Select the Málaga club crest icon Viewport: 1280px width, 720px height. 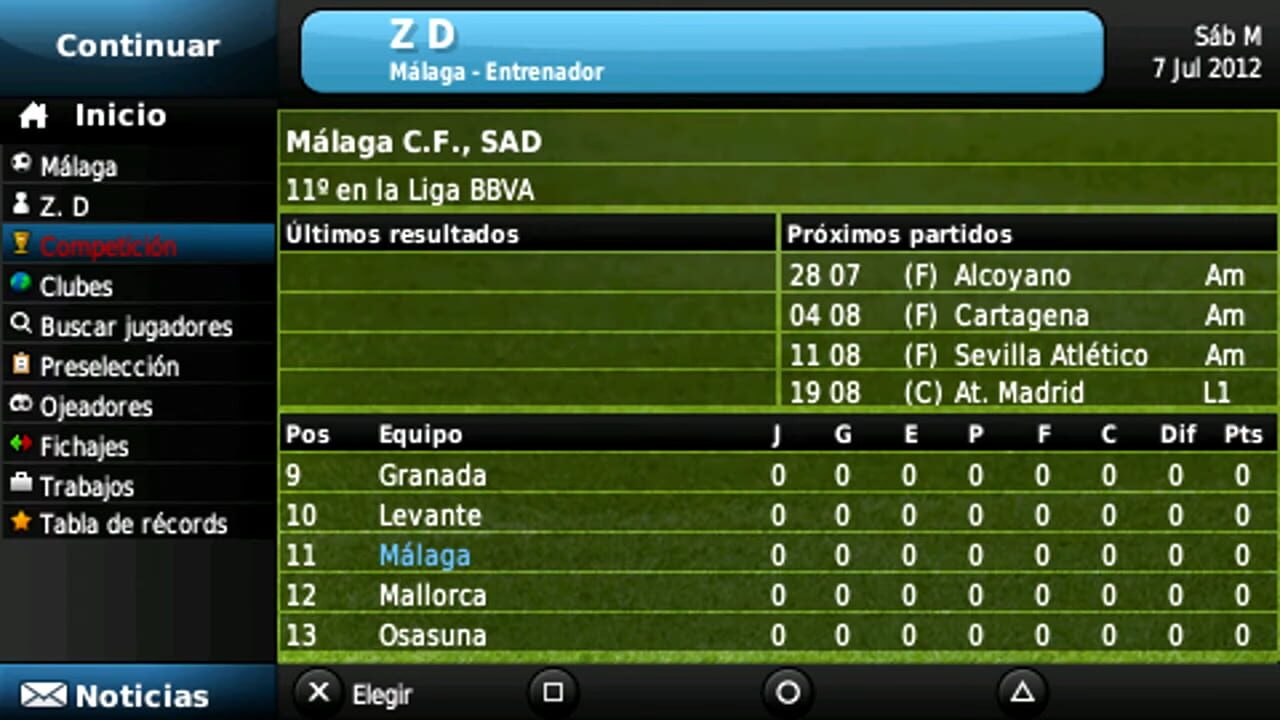point(22,166)
